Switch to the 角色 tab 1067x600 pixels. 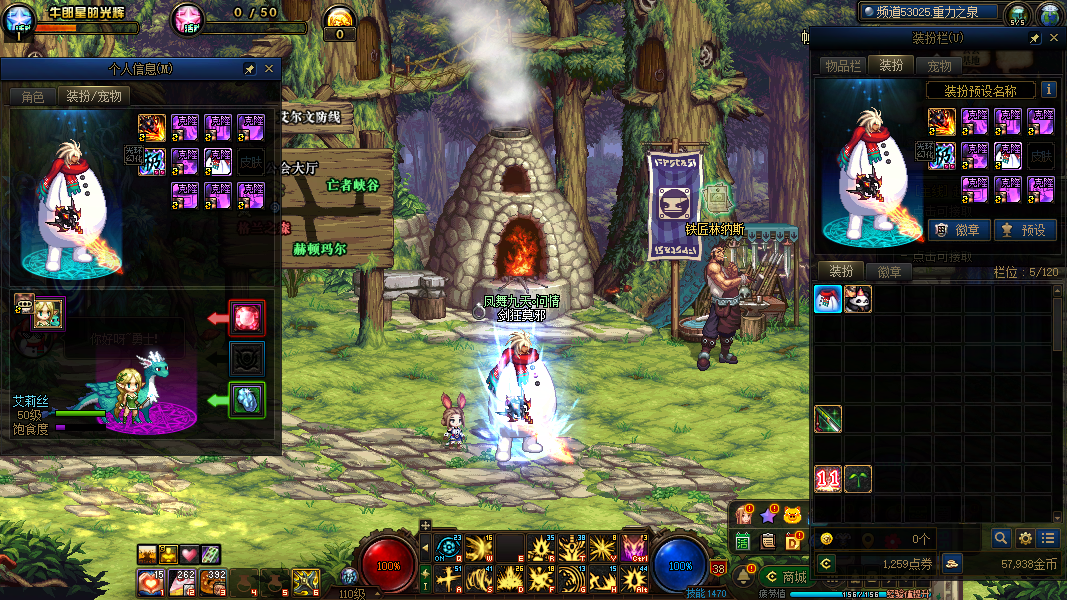click(33, 96)
